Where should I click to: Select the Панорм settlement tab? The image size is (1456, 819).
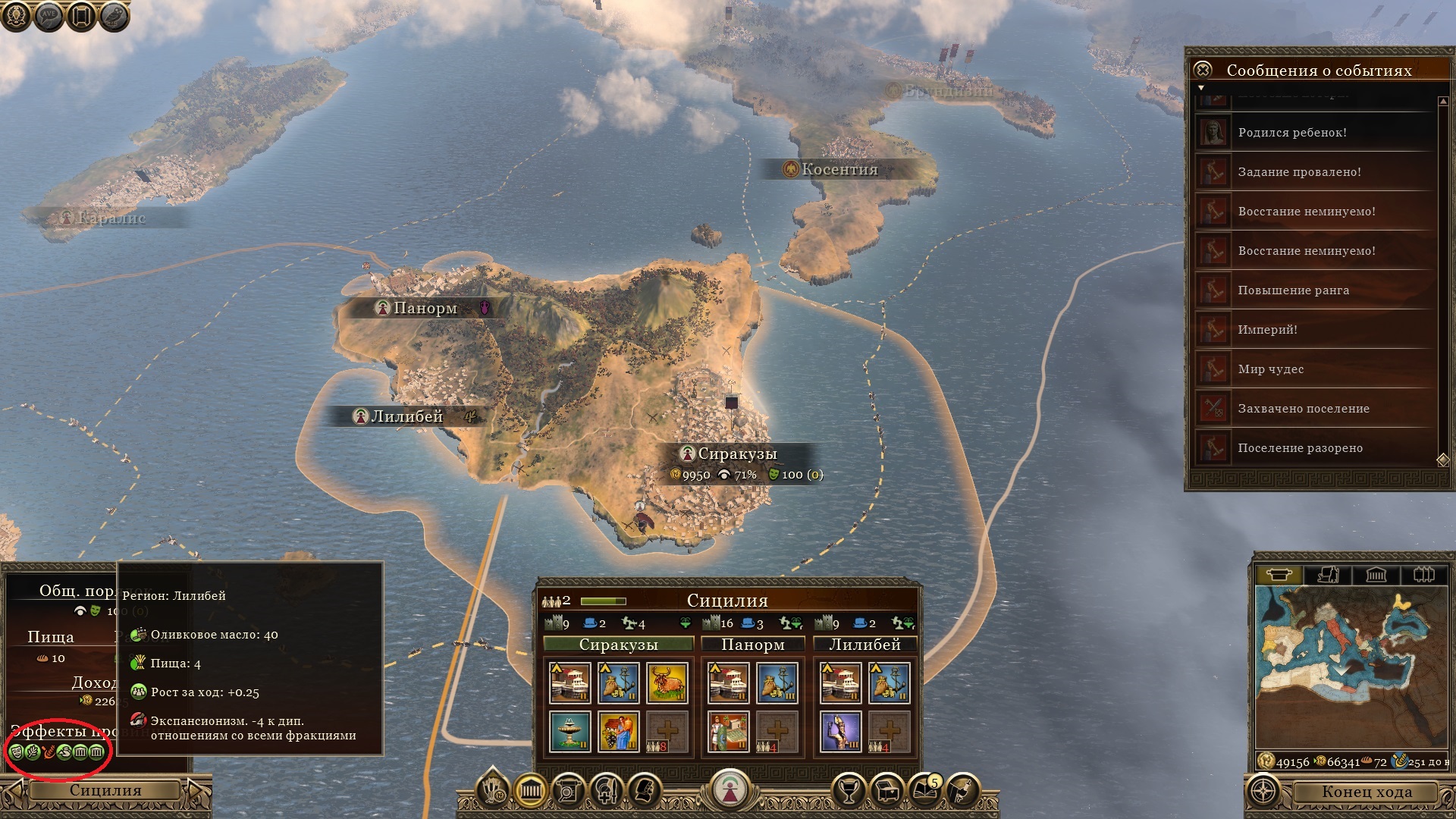click(x=752, y=645)
